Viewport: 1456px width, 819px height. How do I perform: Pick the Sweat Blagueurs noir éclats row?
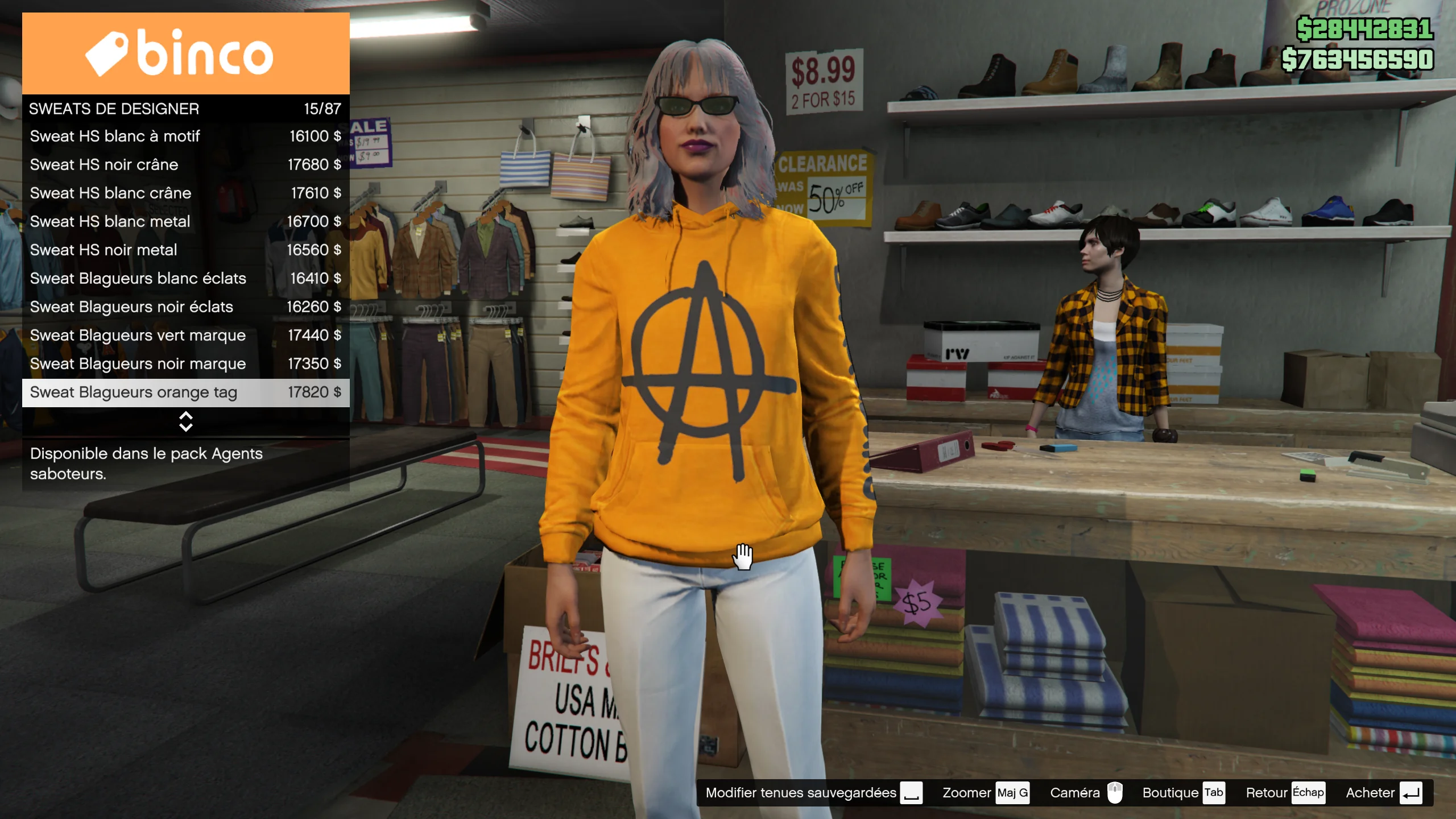185,307
